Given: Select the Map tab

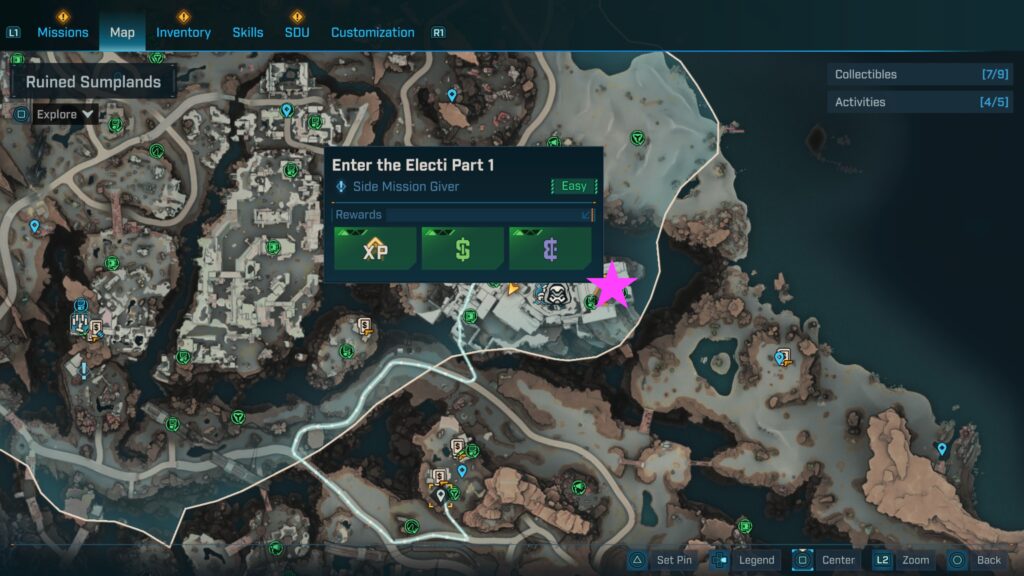Looking at the screenshot, I should (x=122, y=32).
